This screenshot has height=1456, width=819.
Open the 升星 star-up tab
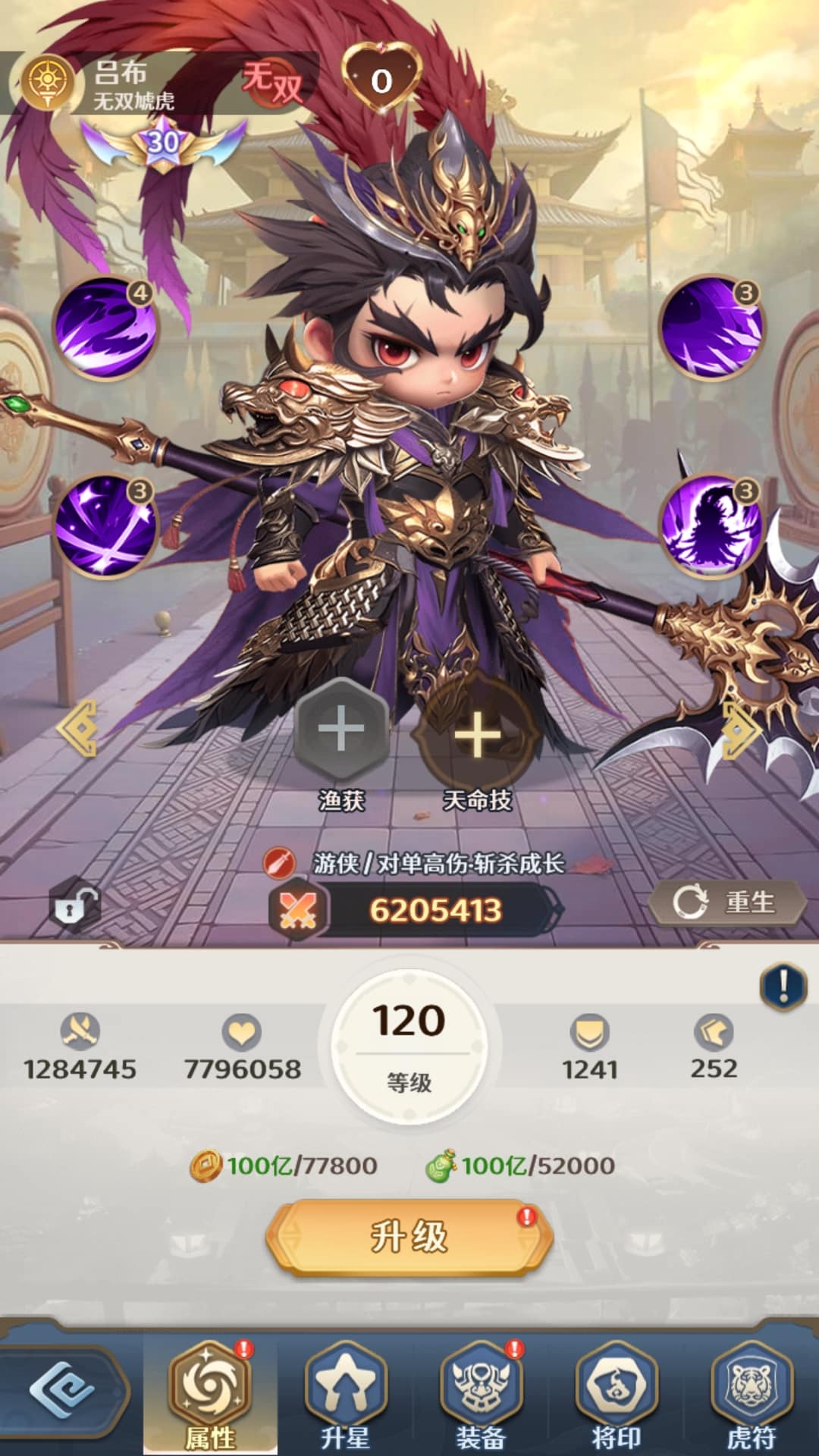pos(345,1395)
